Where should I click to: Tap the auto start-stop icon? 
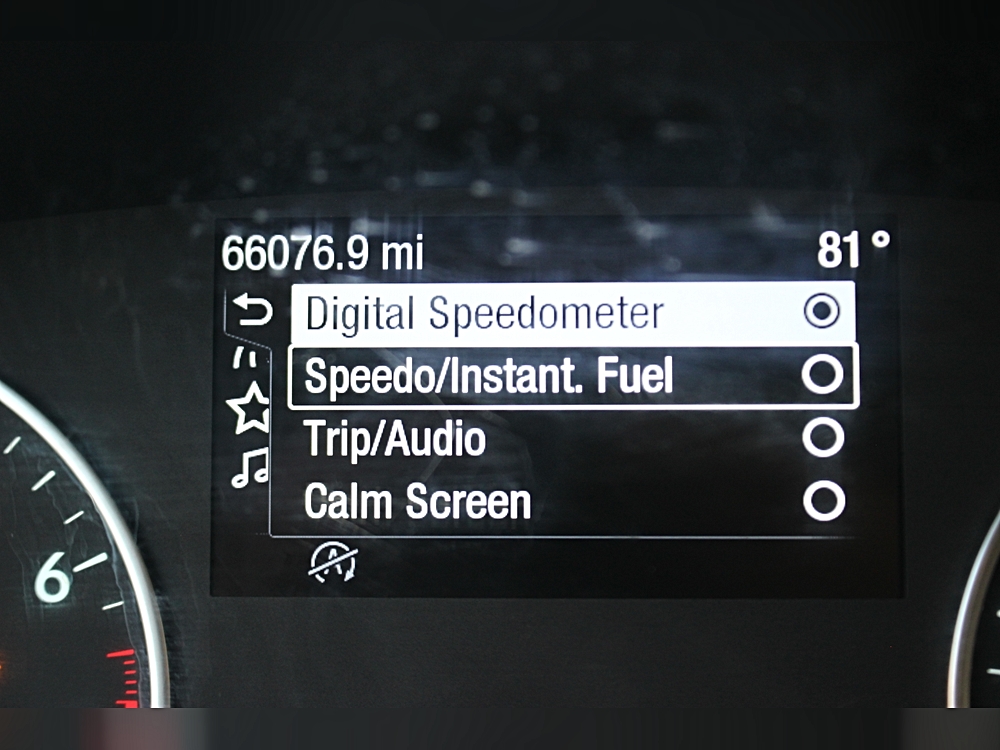click(334, 564)
